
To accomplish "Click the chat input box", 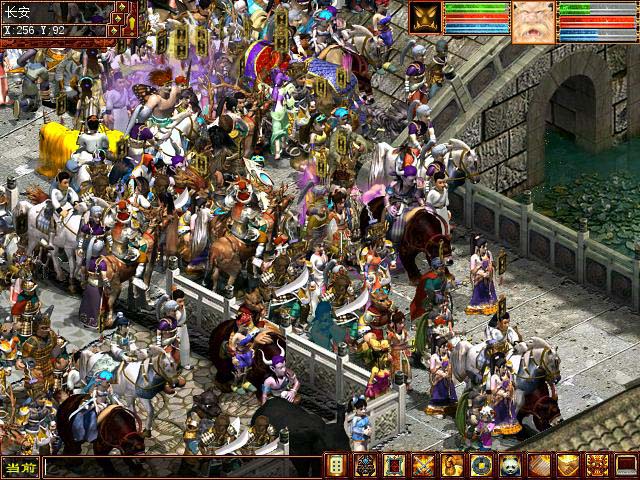I will click(182, 467).
